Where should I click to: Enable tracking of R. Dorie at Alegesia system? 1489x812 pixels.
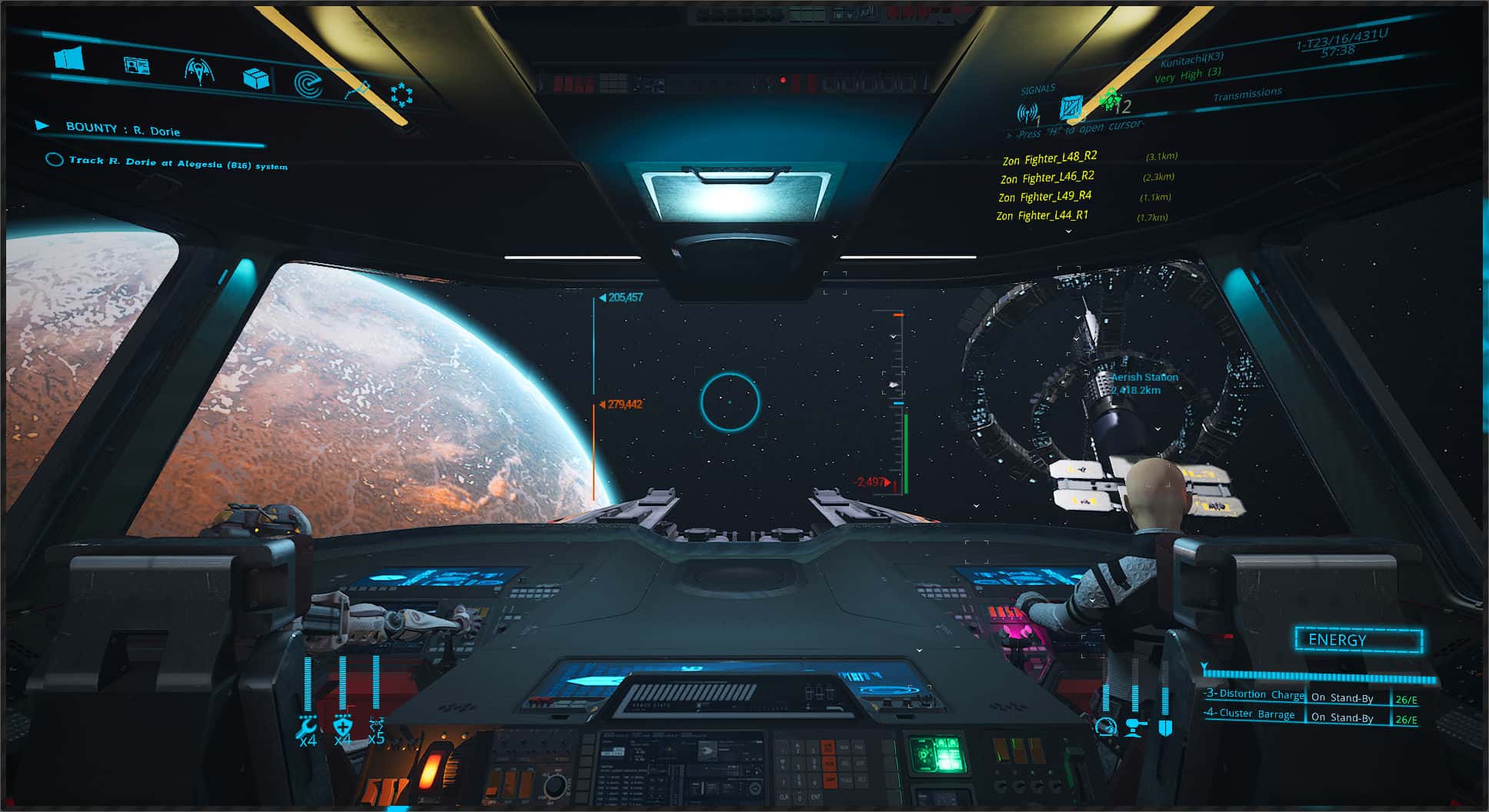tap(54, 160)
